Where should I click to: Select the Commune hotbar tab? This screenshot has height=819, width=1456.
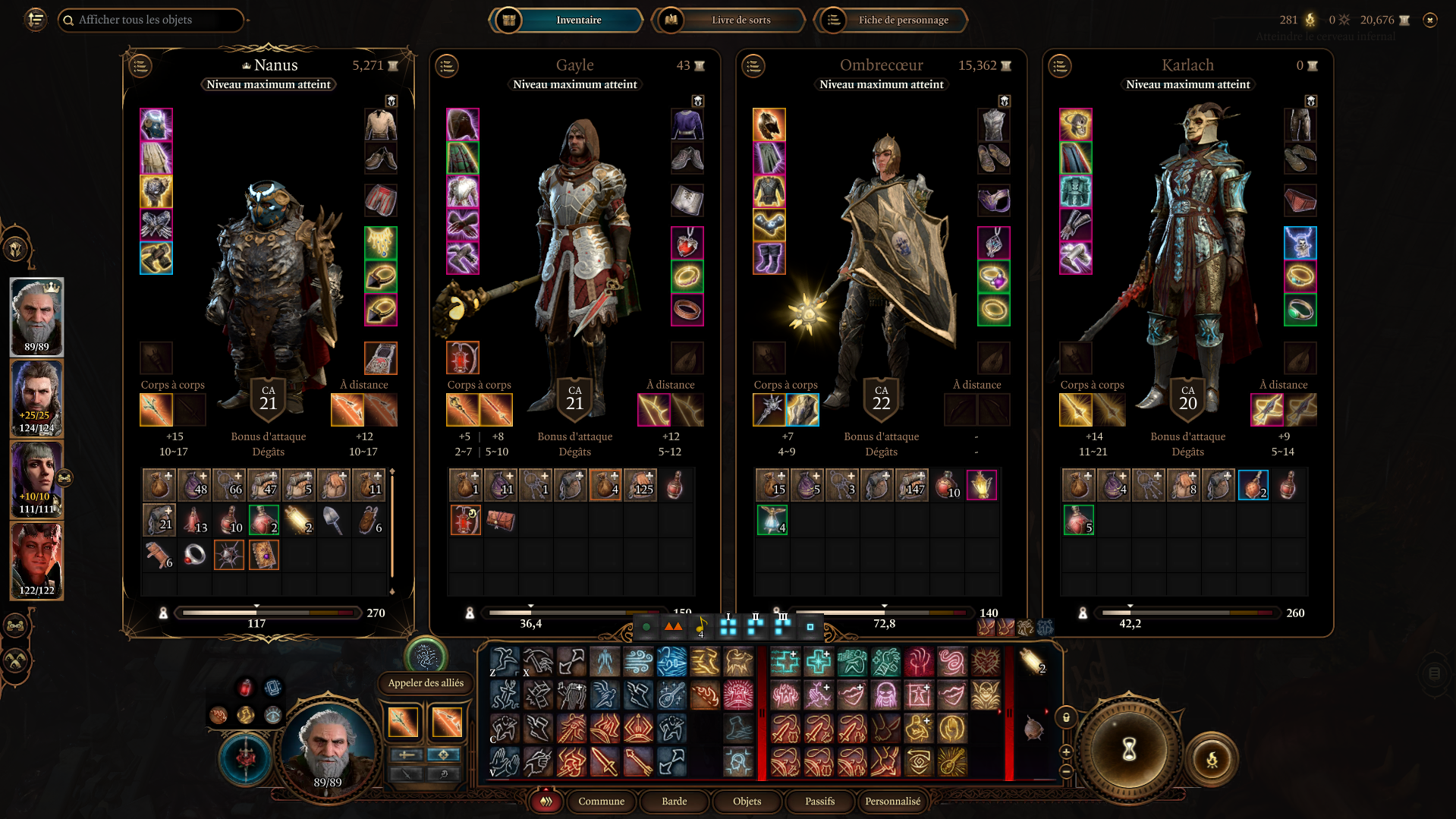pos(601,801)
